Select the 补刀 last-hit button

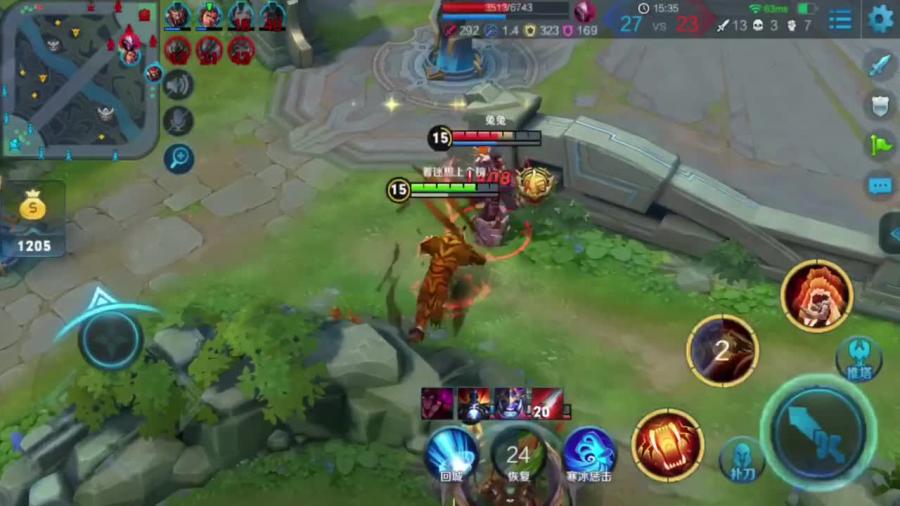pos(741,458)
